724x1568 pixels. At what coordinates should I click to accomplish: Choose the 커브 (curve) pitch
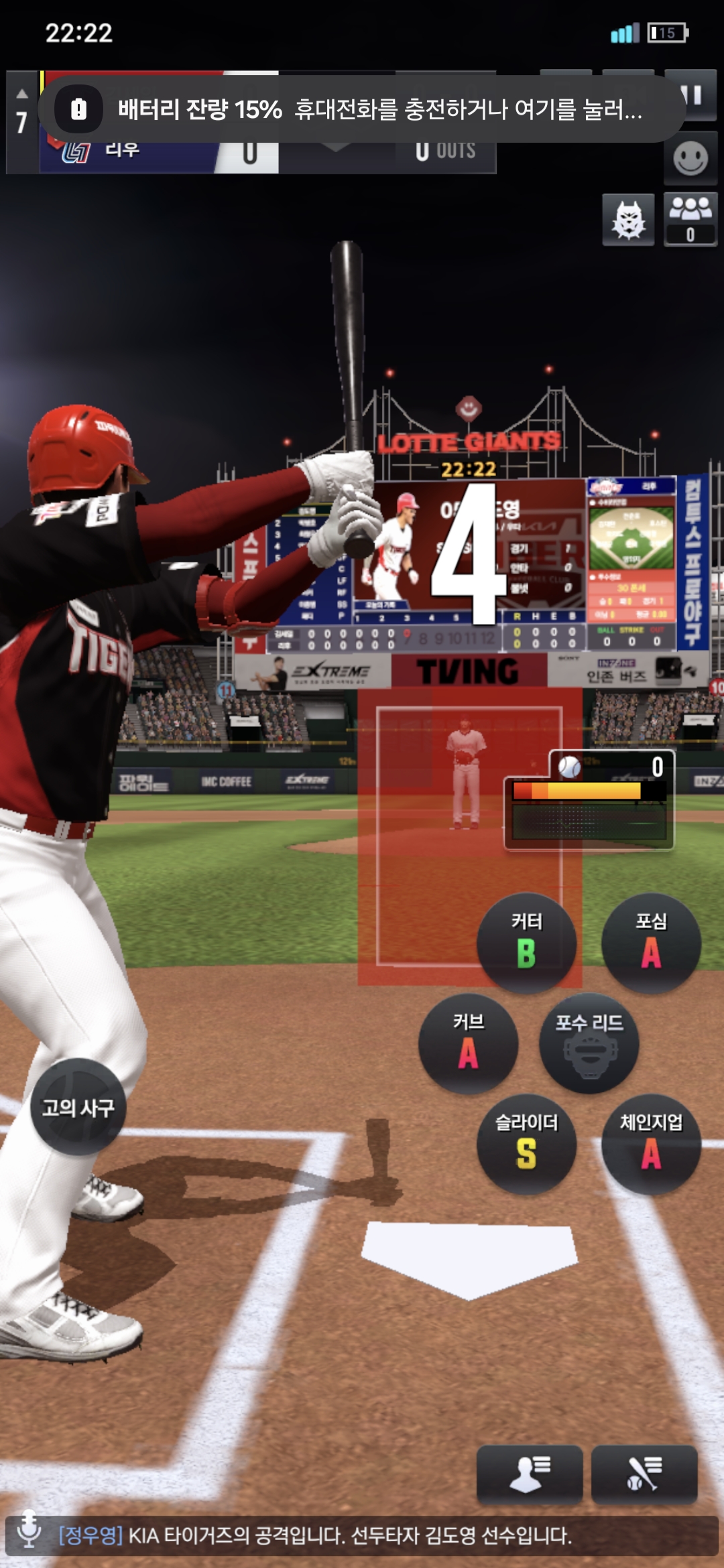pos(468,1043)
